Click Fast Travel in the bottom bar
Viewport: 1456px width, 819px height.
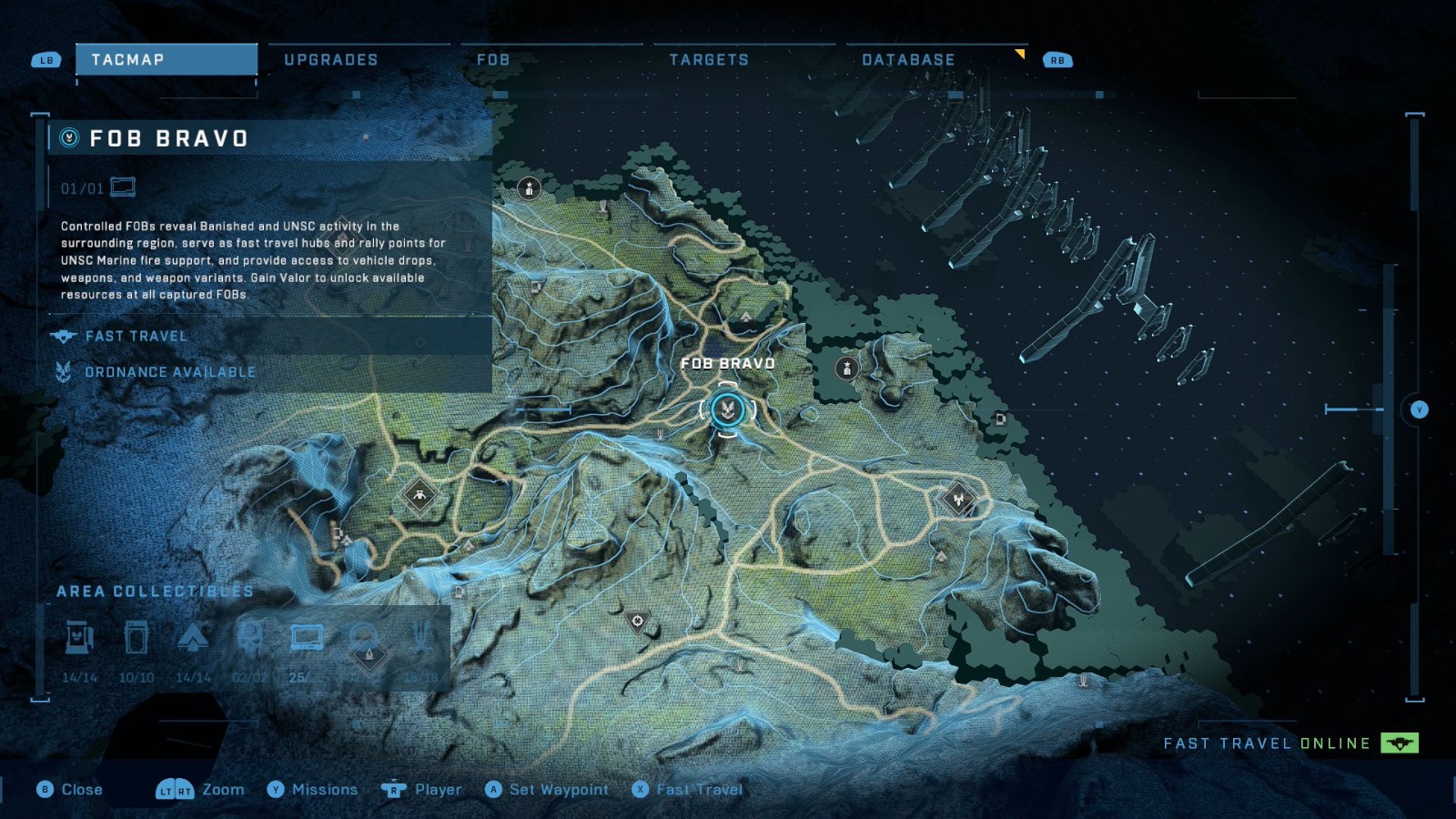700,790
